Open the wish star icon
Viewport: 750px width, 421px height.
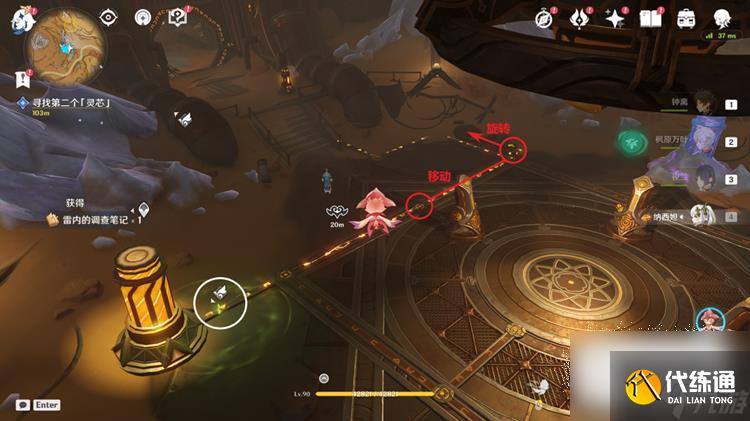[x=614, y=18]
